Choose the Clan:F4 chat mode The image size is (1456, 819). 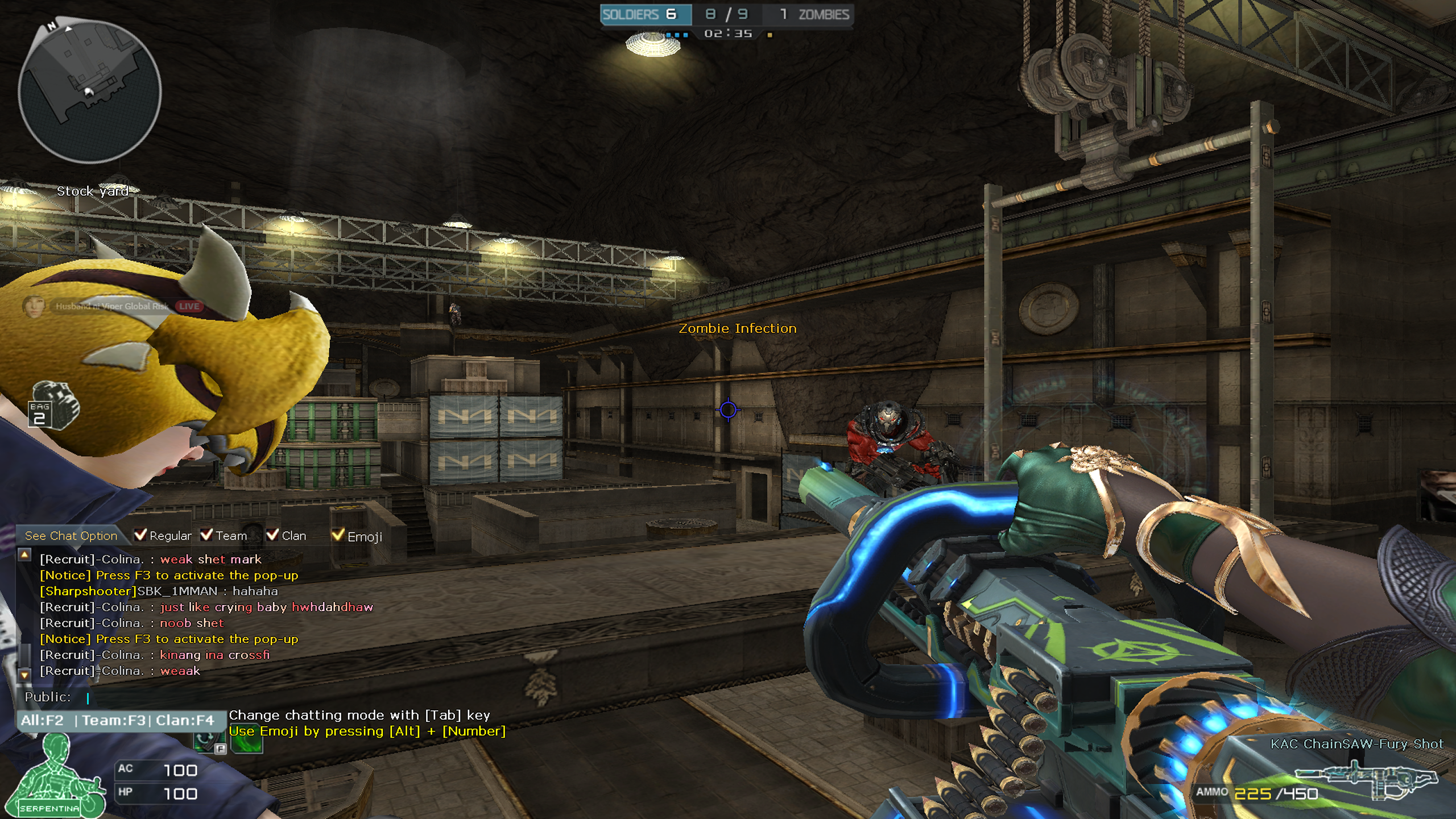(185, 721)
